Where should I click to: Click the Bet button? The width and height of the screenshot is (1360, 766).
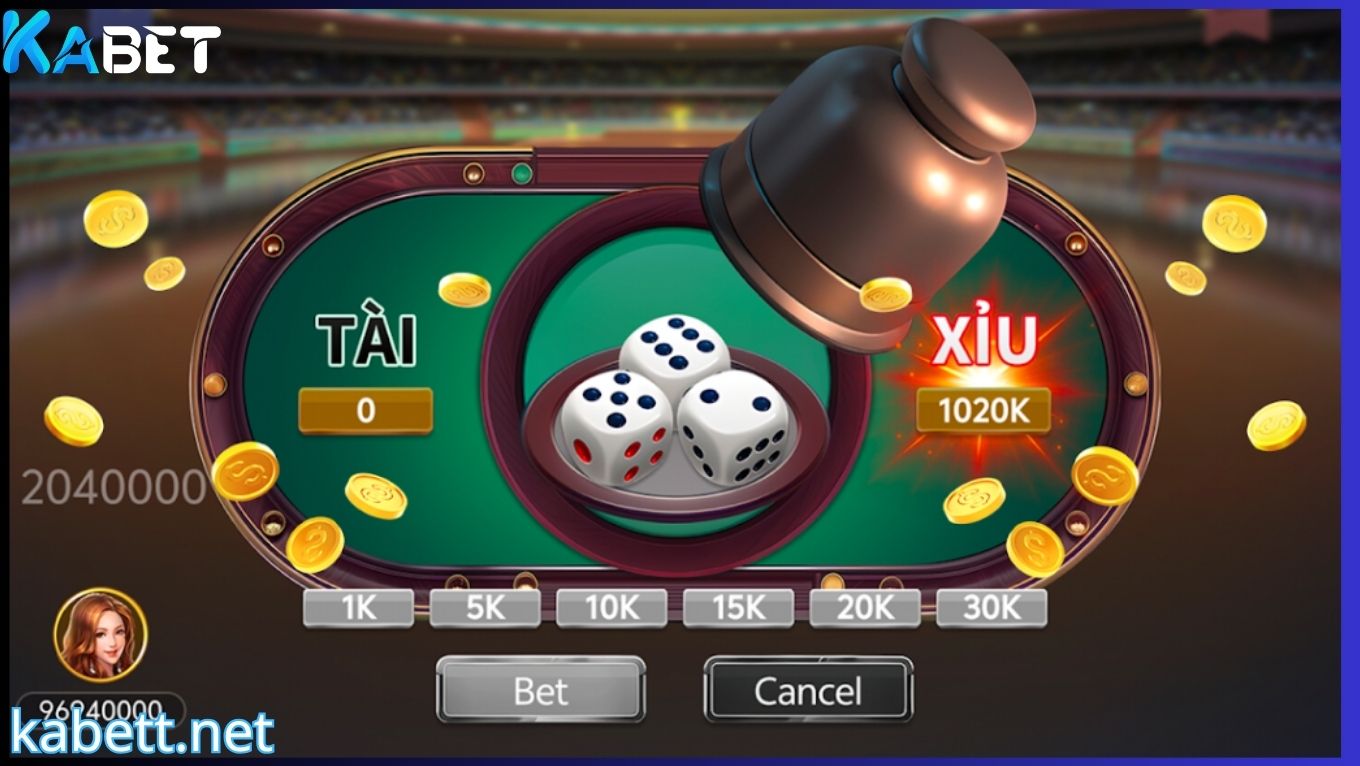click(540, 690)
